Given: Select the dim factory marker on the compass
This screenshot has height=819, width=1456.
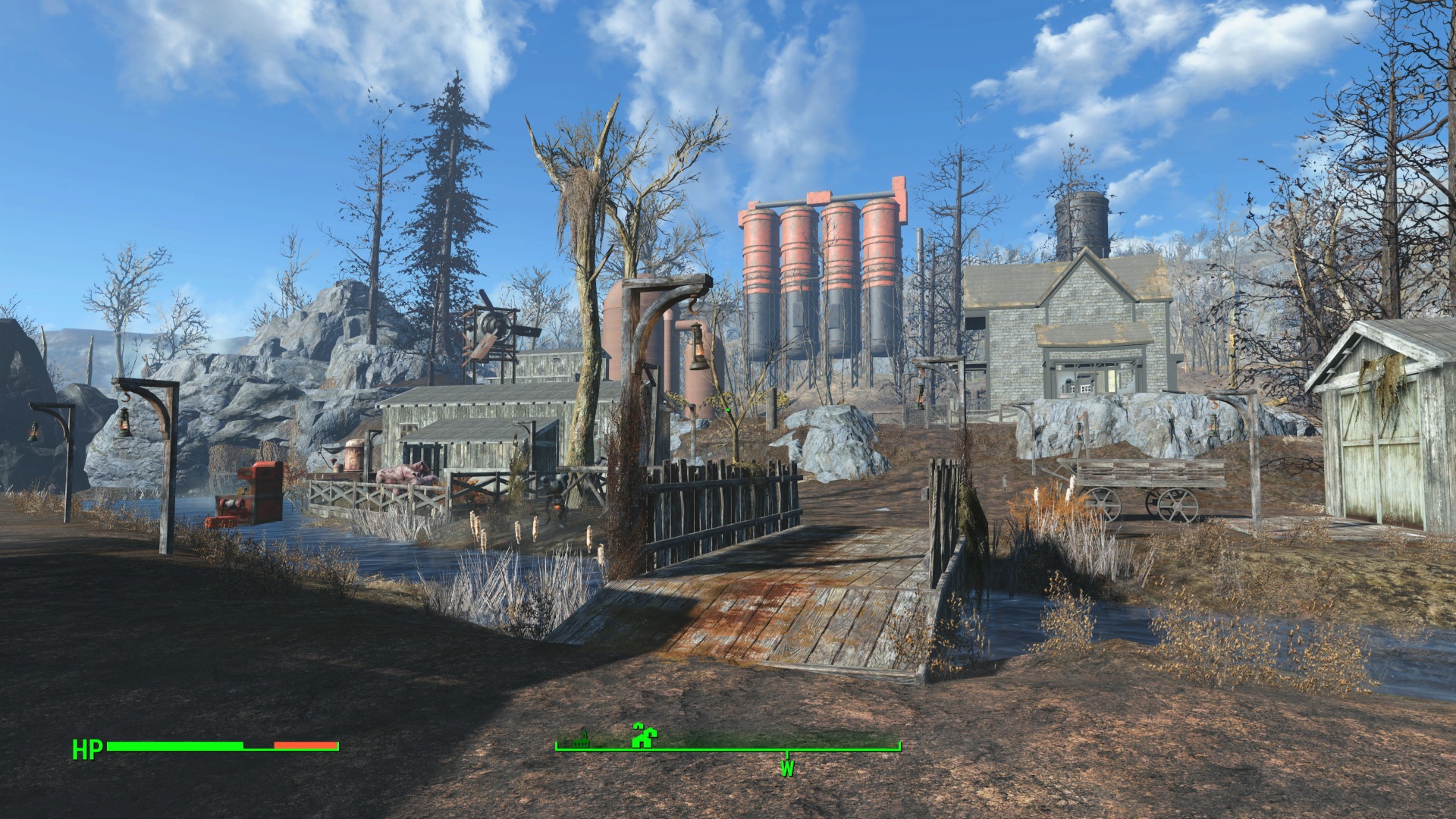Looking at the screenshot, I should [x=582, y=739].
